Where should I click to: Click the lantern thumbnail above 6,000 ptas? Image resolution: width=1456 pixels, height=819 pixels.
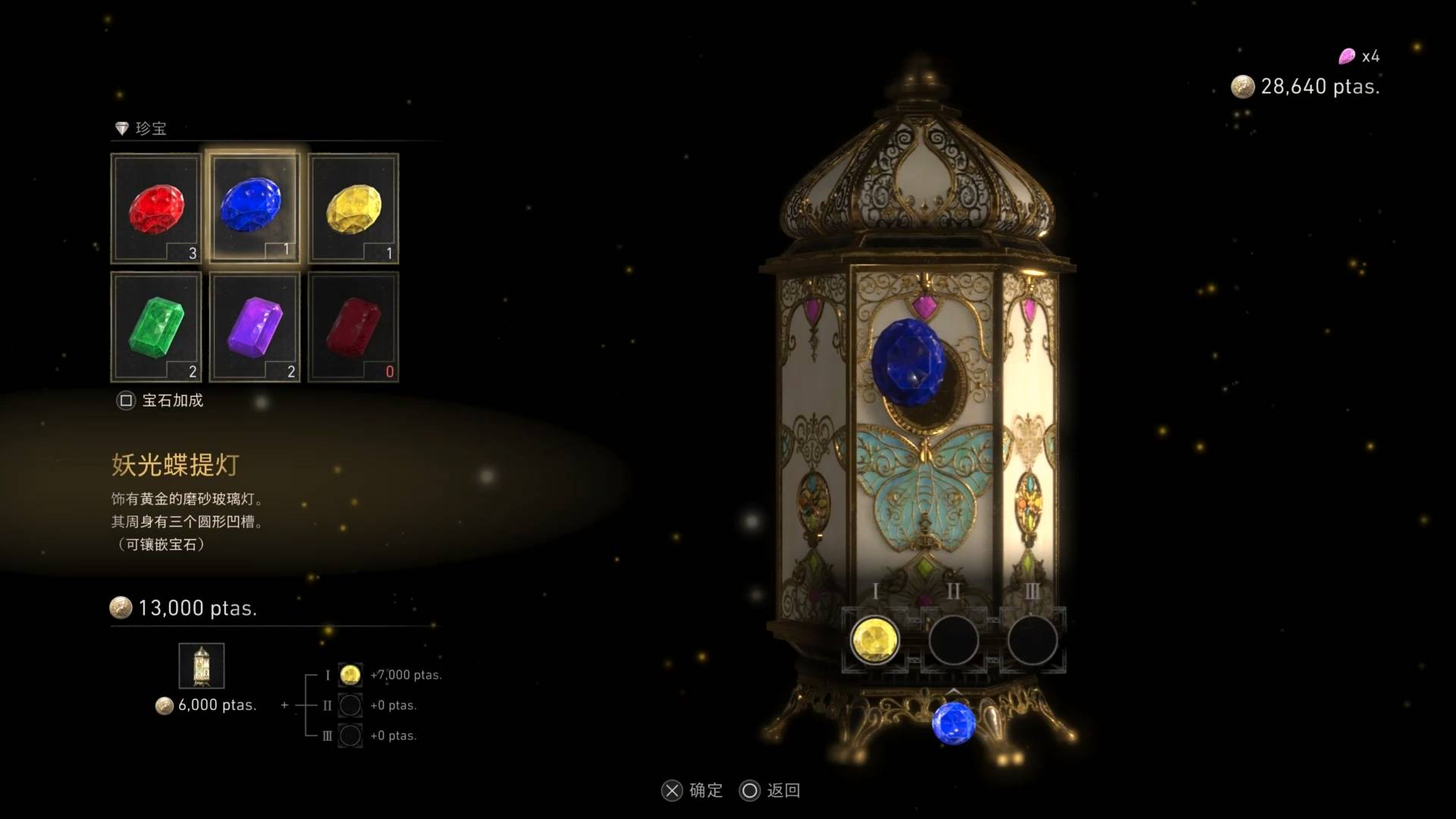[x=202, y=666]
